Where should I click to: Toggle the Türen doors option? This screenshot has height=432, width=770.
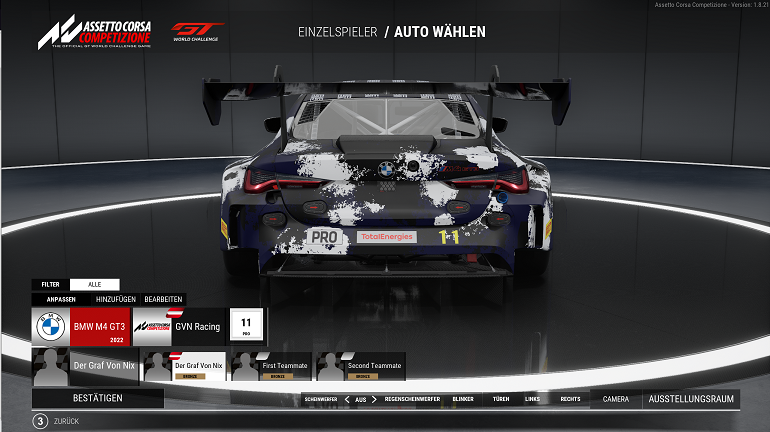tap(500, 399)
